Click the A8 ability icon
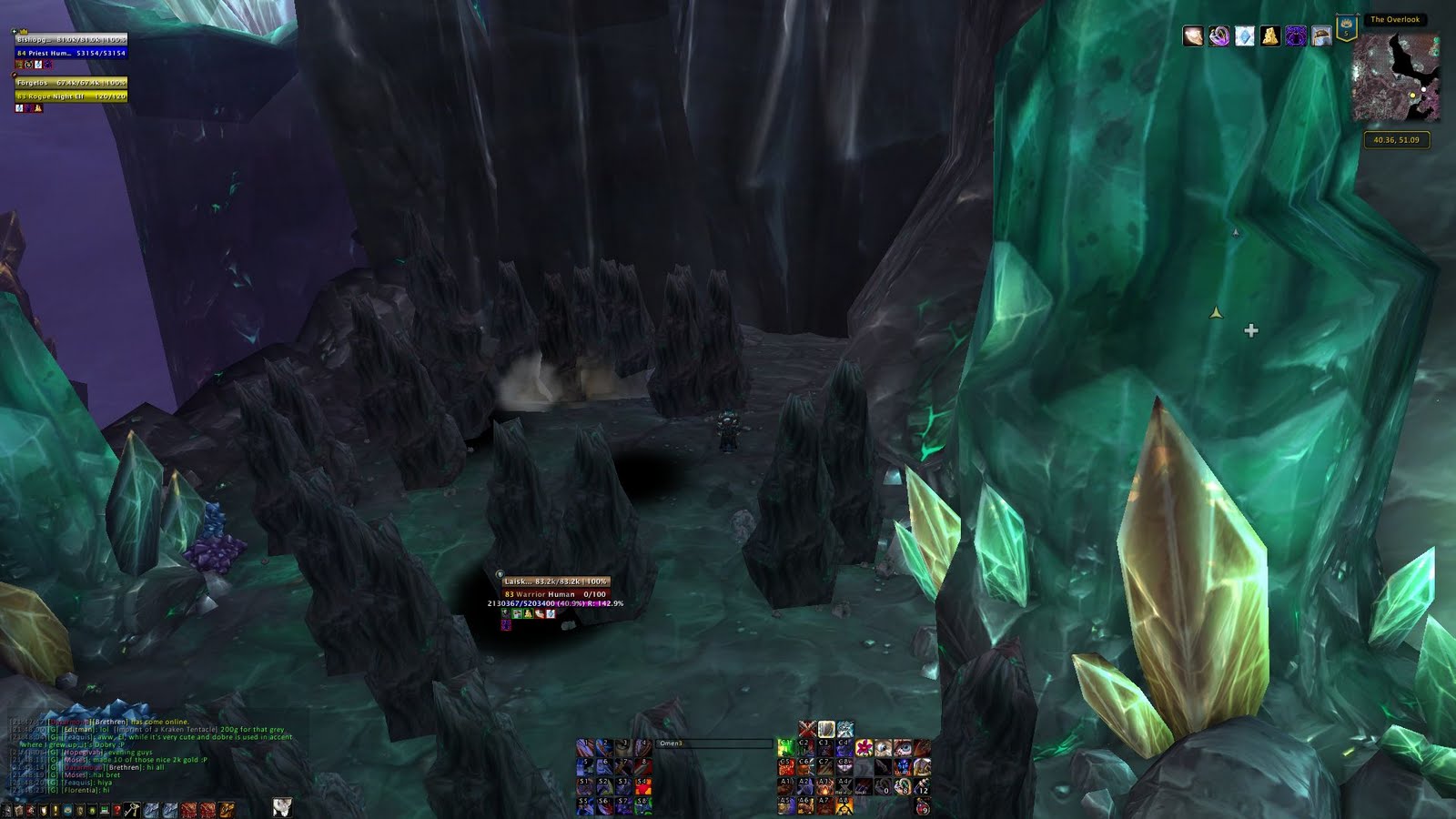Viewport: 1456px width, 819px height. pyautogui.click(x=844, y=804)
